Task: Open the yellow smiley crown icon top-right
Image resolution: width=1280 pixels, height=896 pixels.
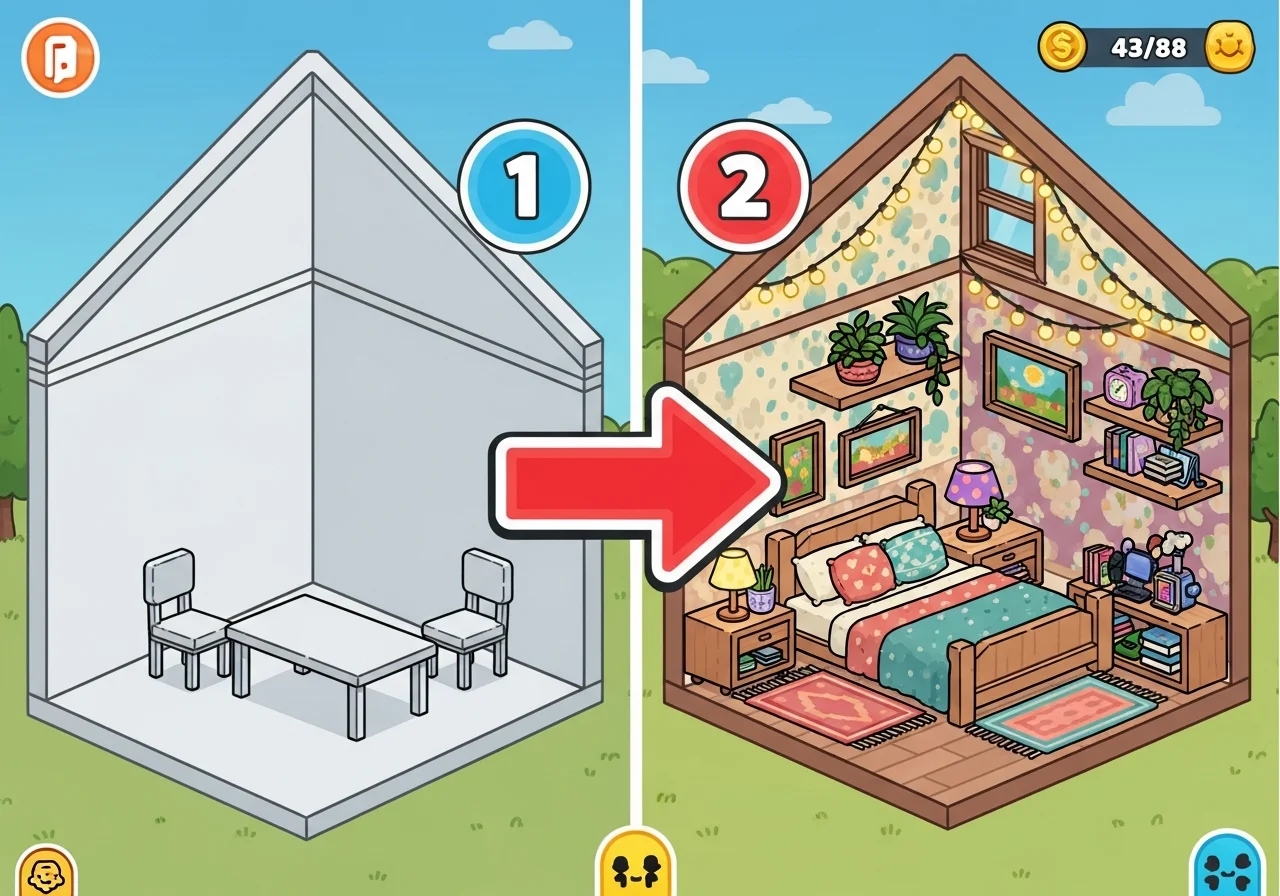Action: (1228, 44)
